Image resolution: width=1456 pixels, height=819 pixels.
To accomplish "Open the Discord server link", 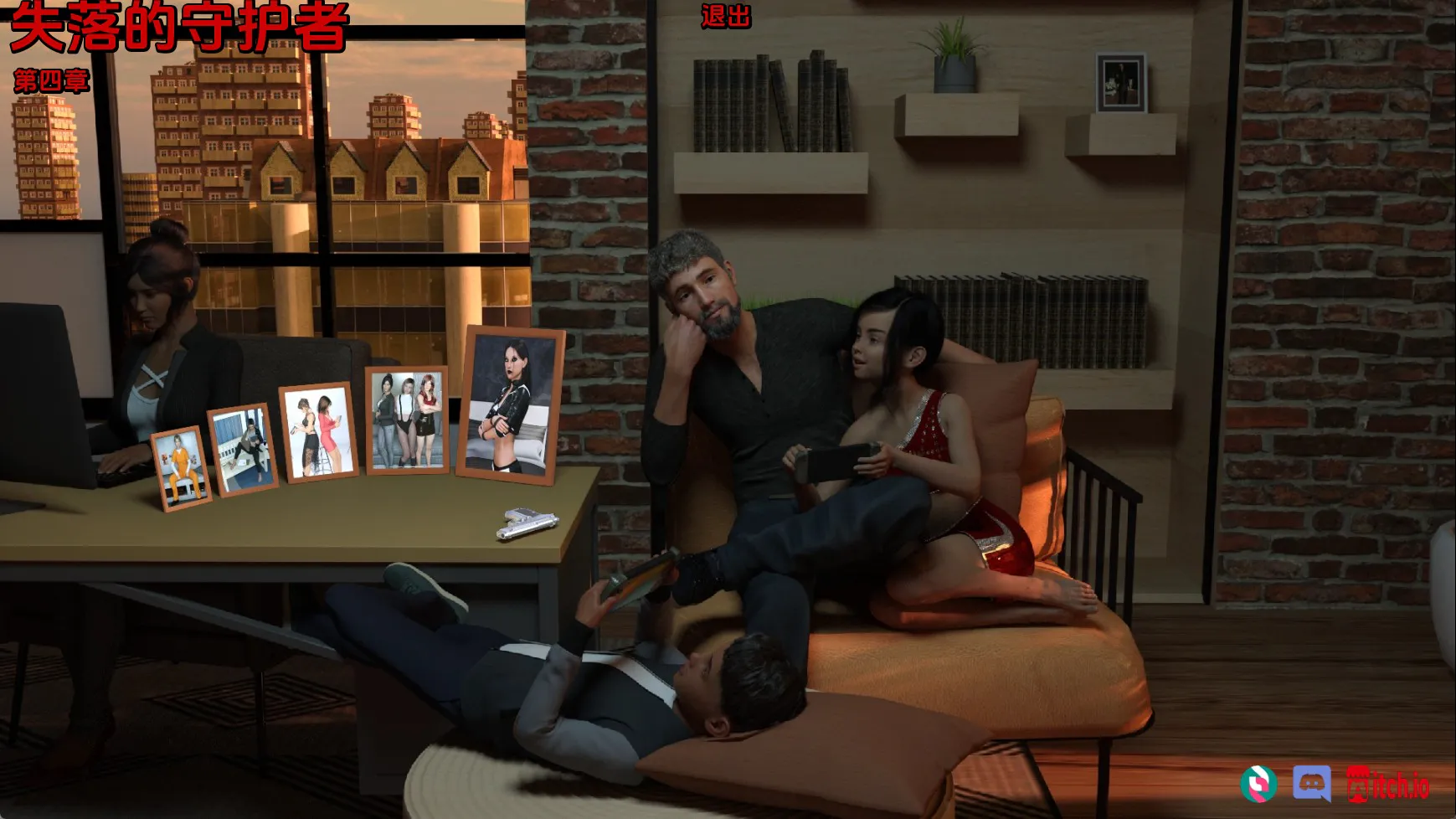I will click(1311, 784).
